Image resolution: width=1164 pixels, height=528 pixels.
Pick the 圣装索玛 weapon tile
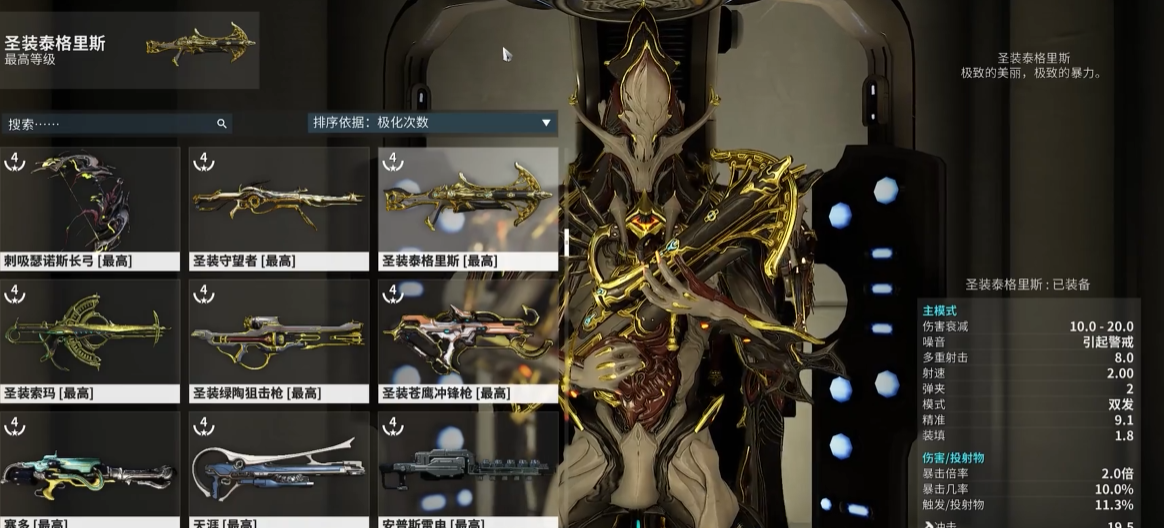point(90,340)
